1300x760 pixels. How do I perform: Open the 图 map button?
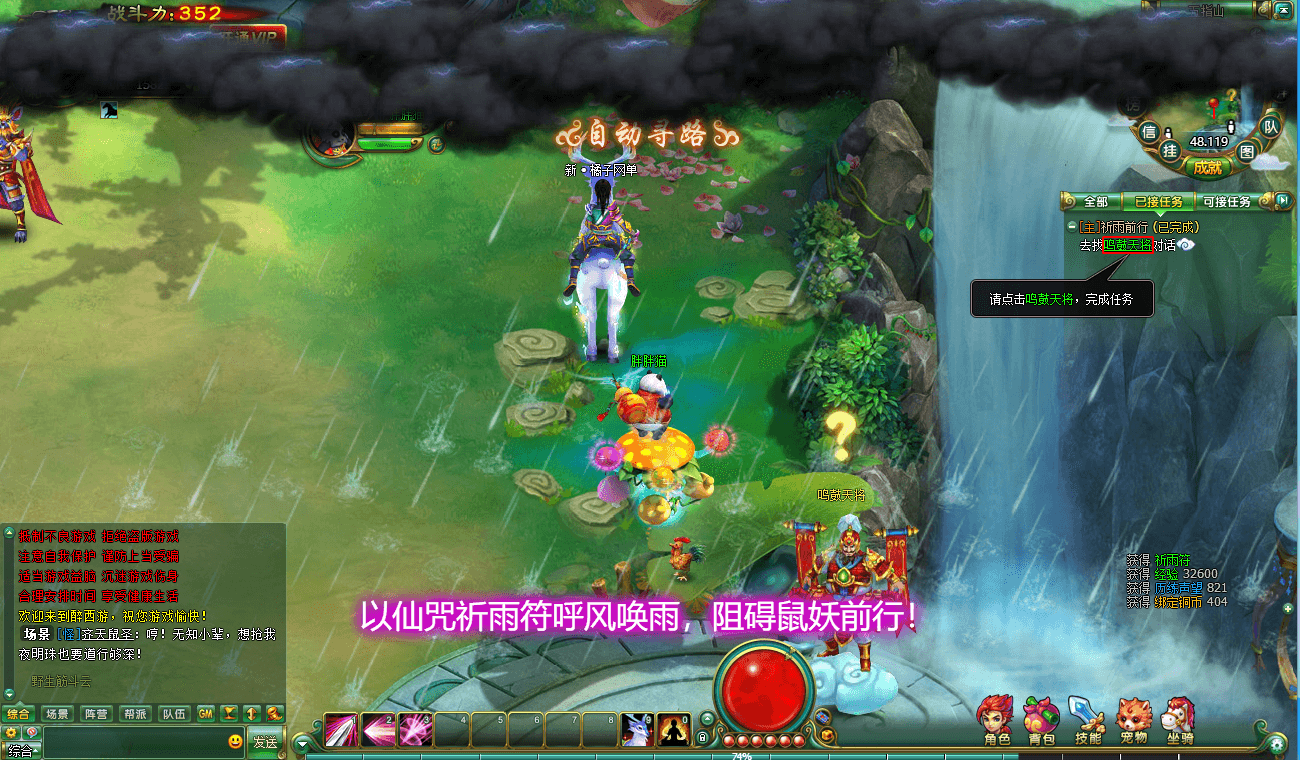click(1246, 151)
